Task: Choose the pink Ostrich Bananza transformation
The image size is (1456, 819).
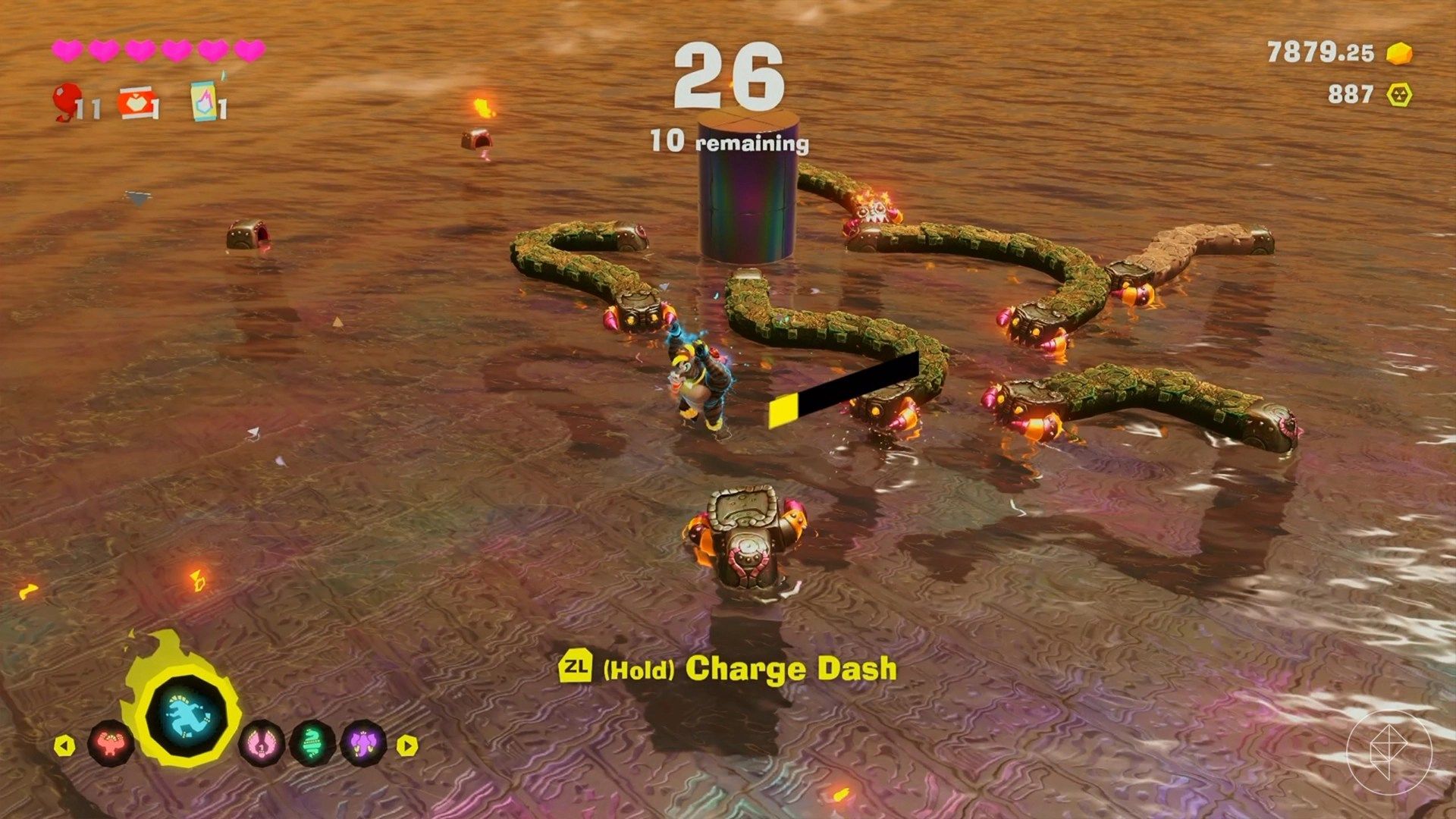Action: (262, 743)
